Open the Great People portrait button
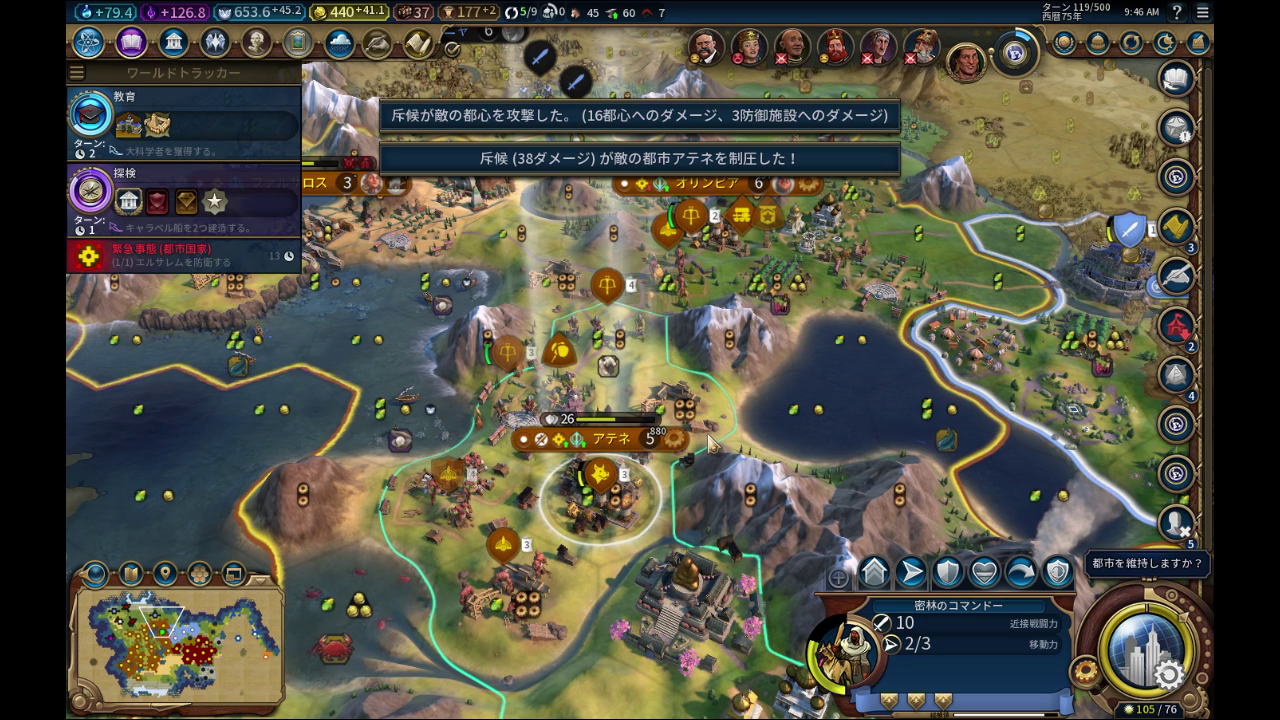The image size is (1280, 720). [257, 43]
